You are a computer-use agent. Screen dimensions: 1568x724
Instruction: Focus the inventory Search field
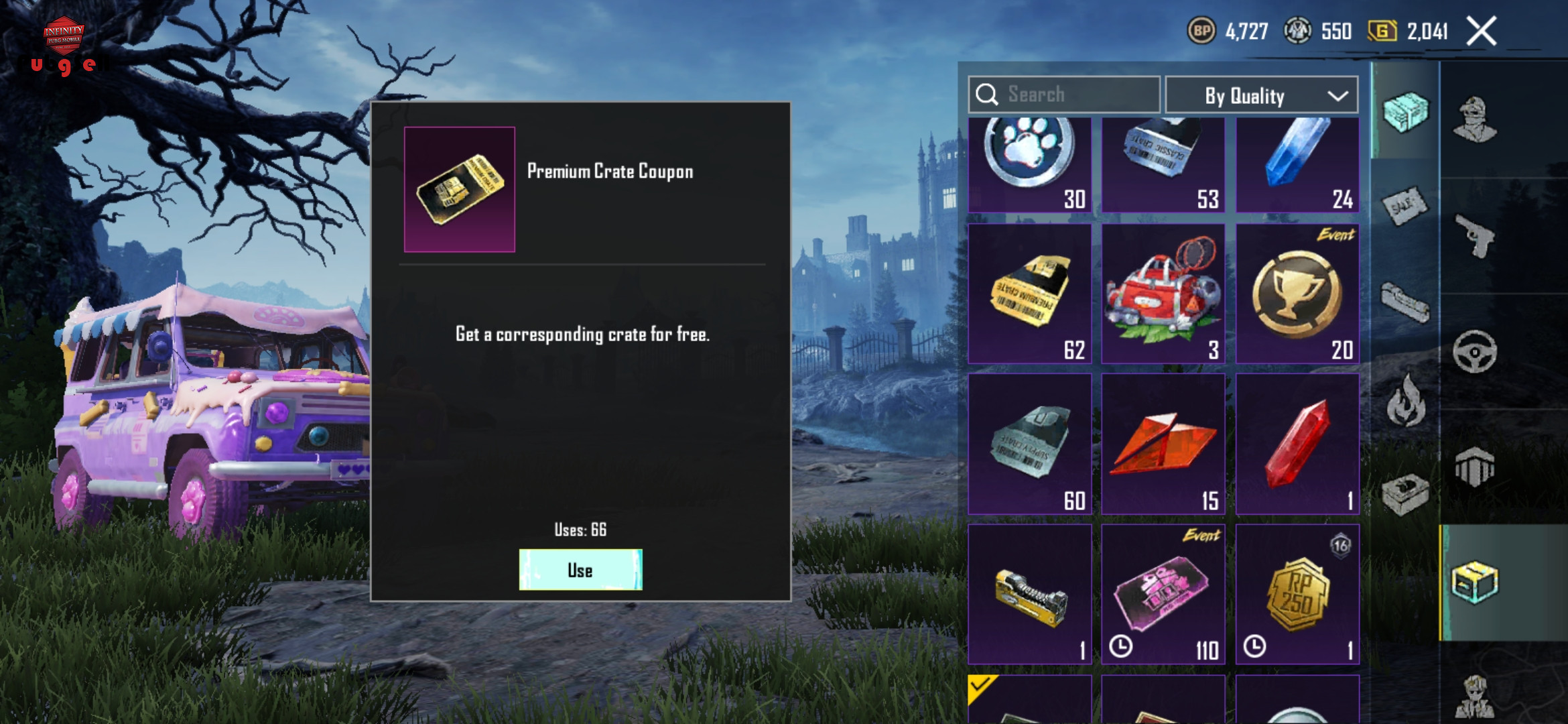point(1064,95)
